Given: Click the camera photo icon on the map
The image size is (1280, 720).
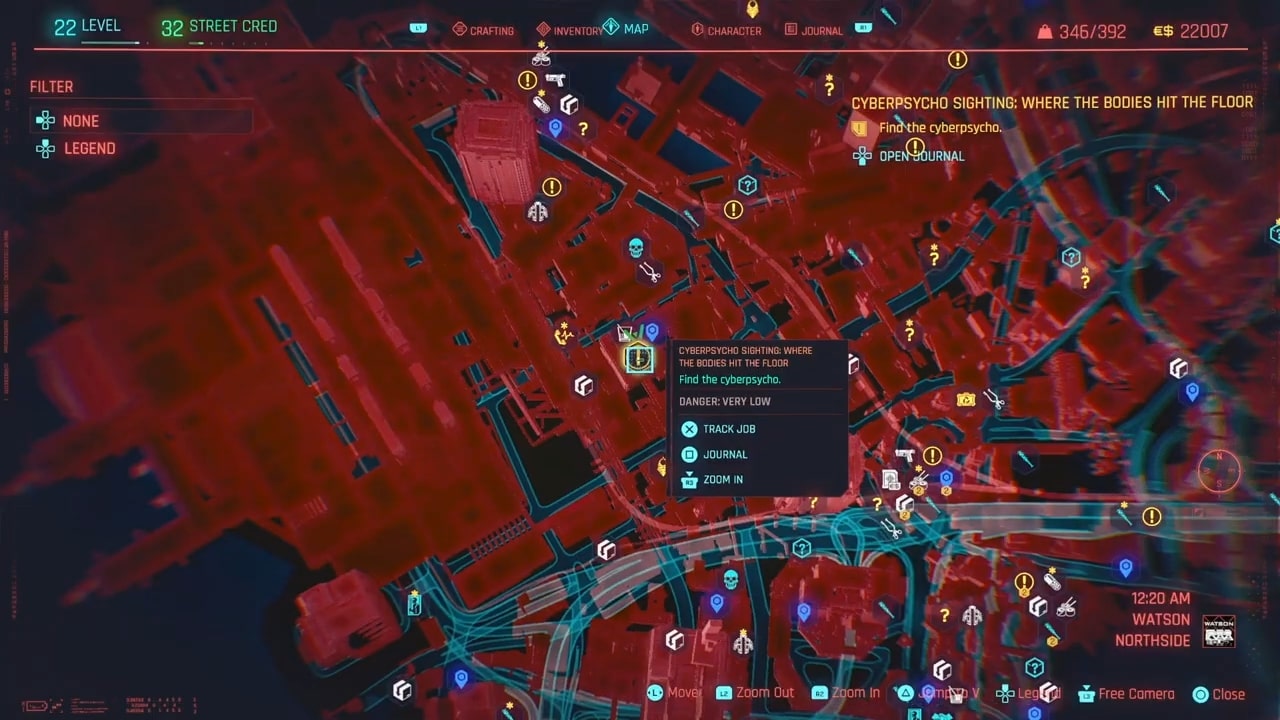Looking at the screenshot, I should 966,399.
